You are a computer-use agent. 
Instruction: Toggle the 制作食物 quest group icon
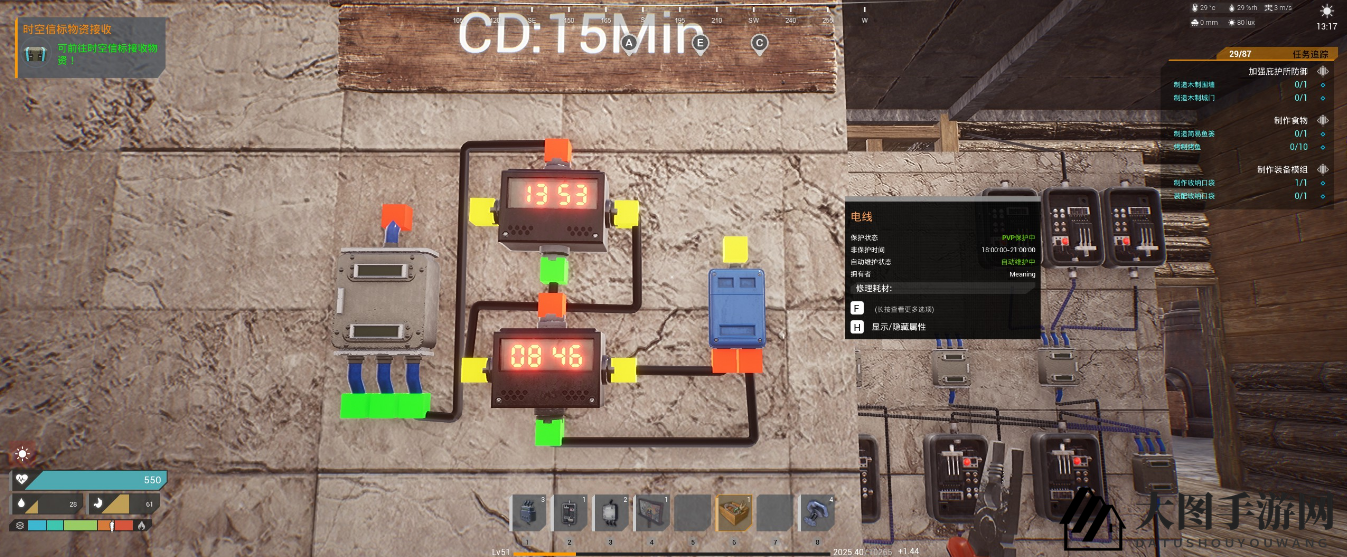1322,120
